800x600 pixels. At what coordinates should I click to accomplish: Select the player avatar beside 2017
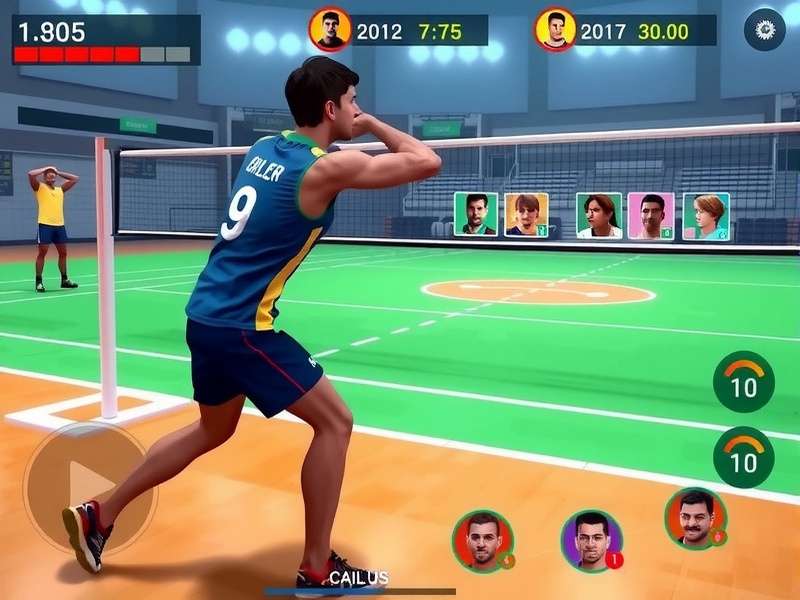click(555, 30)
